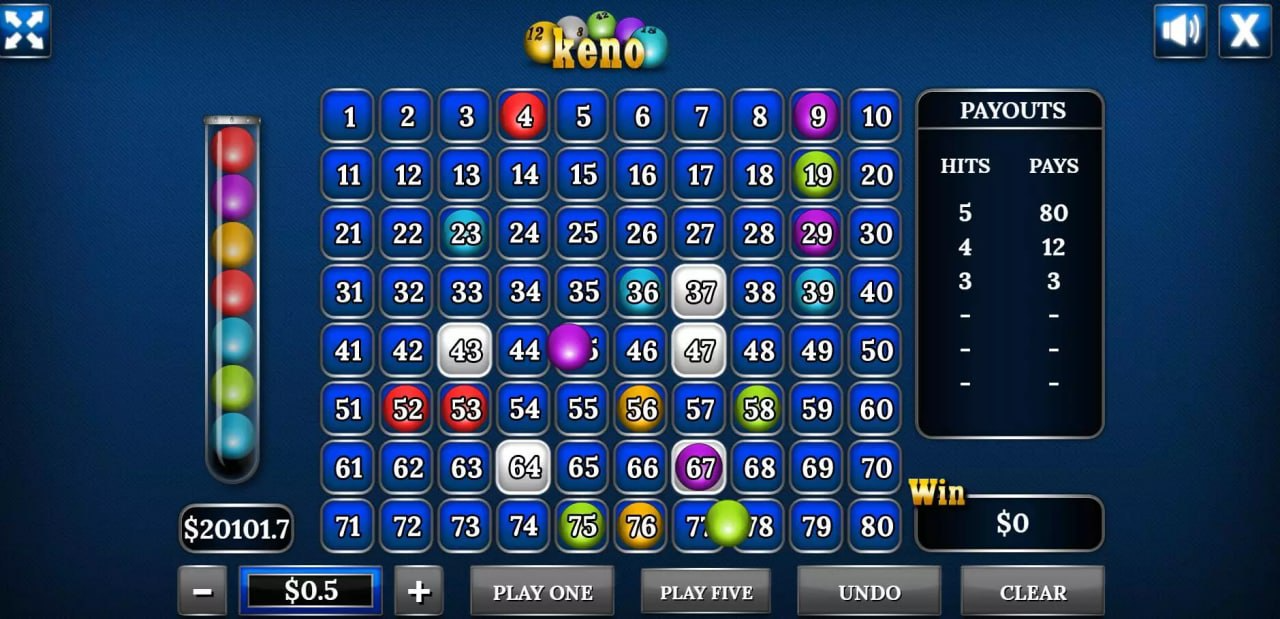
Task: Select number 50 tile
Action: 876,351
